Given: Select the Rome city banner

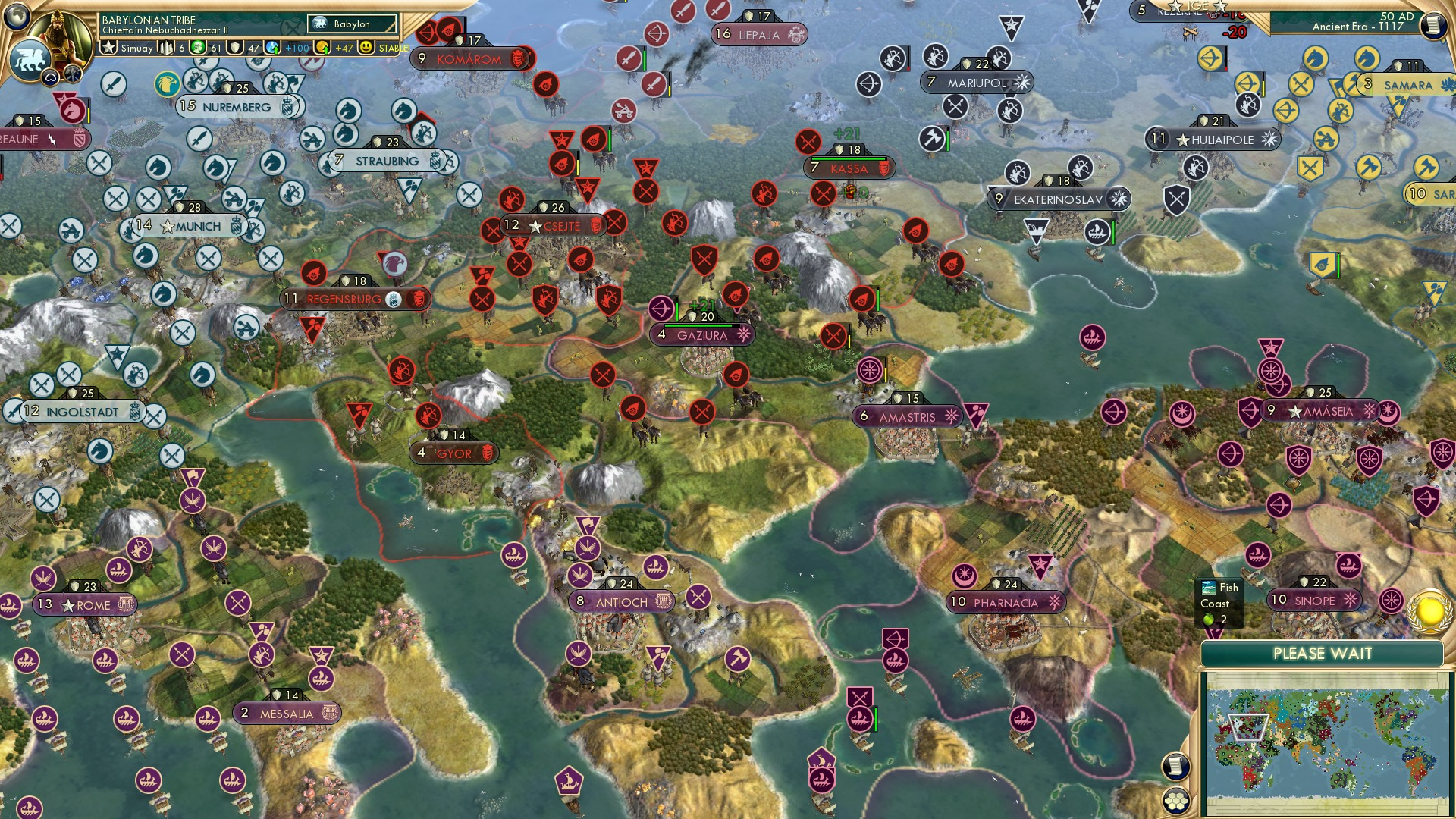Looking at the screenshot, I should click(x=83, y=604).
